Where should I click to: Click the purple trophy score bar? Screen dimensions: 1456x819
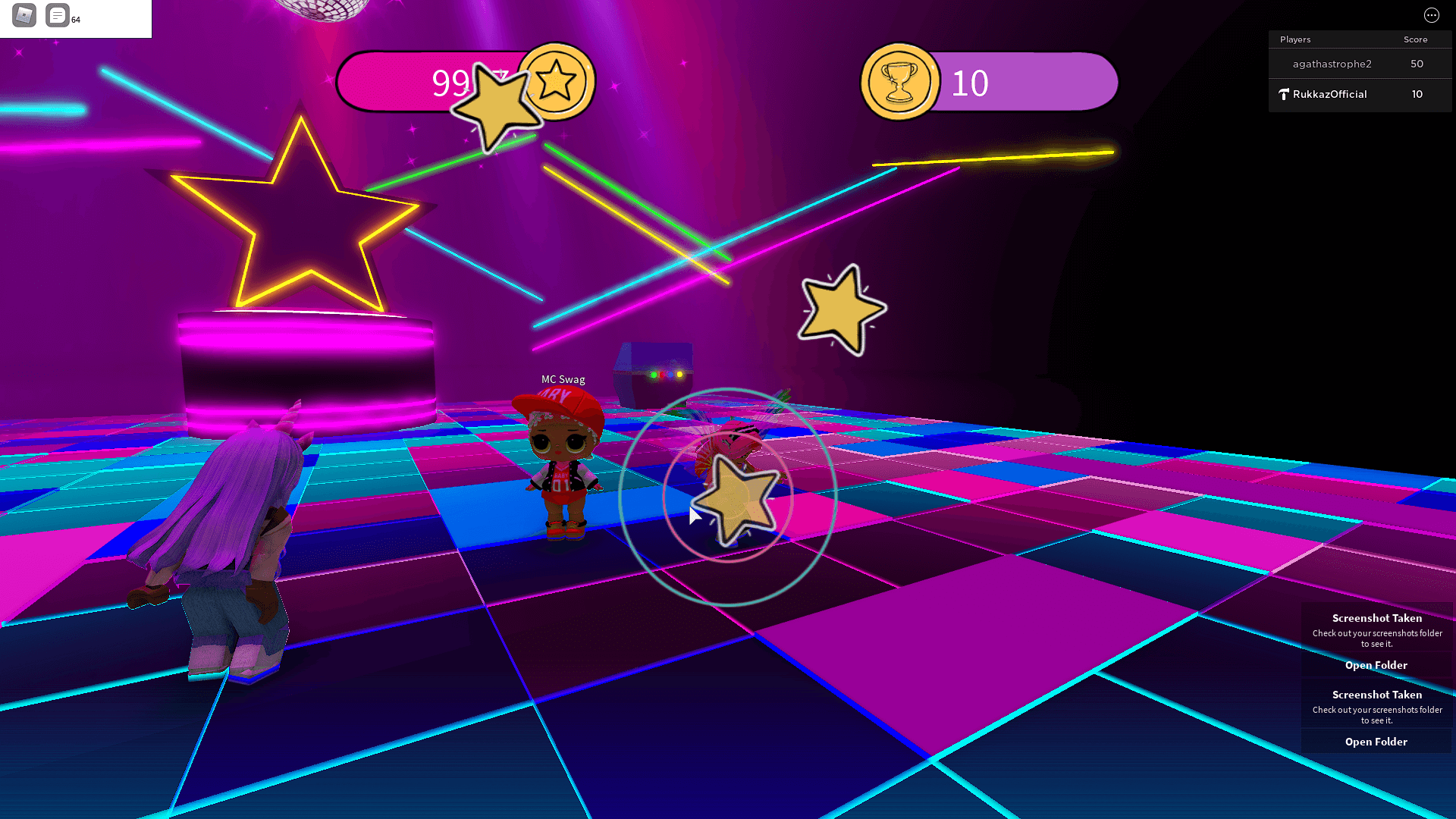(x=1039, y=81)
